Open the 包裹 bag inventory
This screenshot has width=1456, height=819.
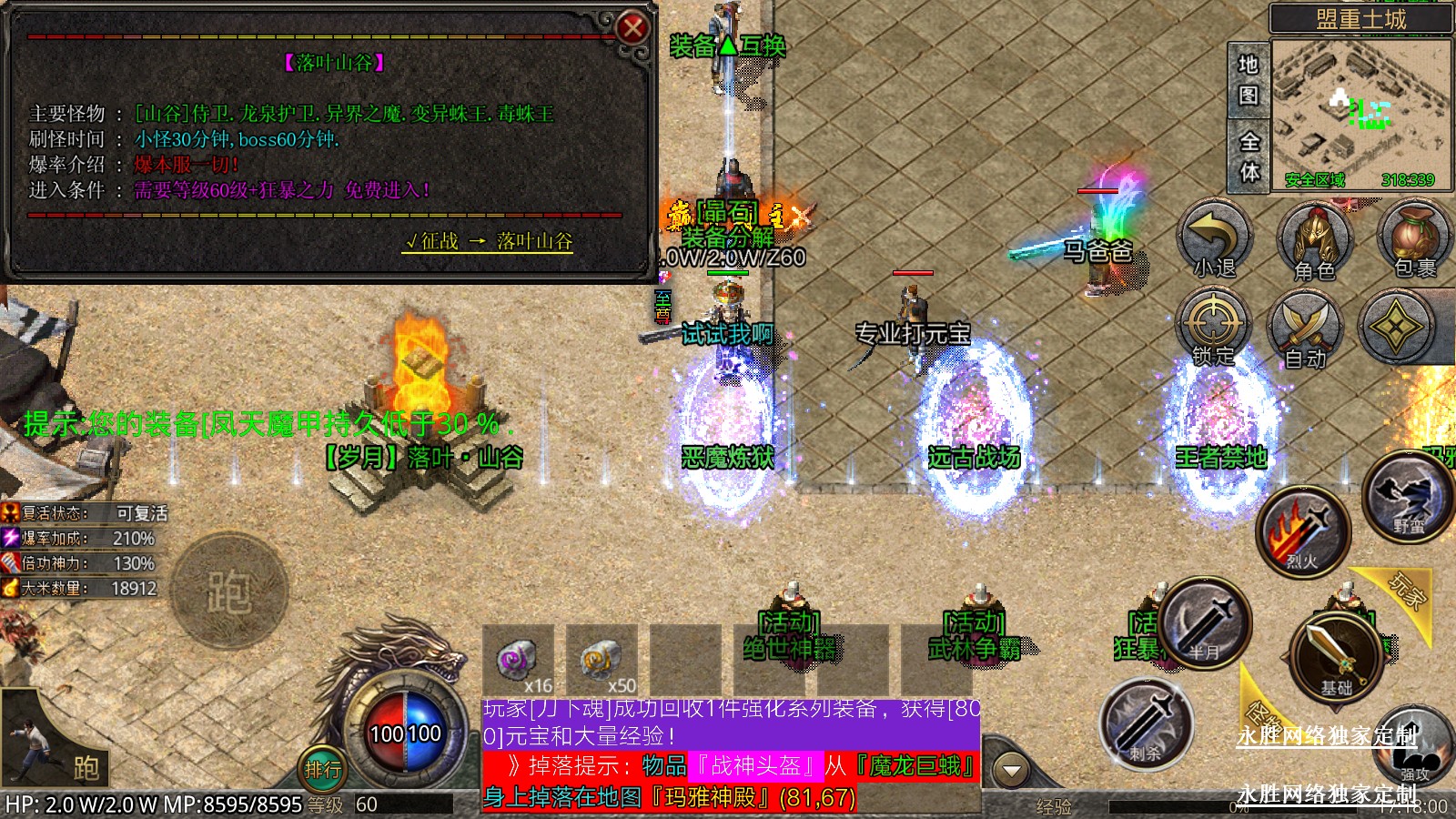1414,238
